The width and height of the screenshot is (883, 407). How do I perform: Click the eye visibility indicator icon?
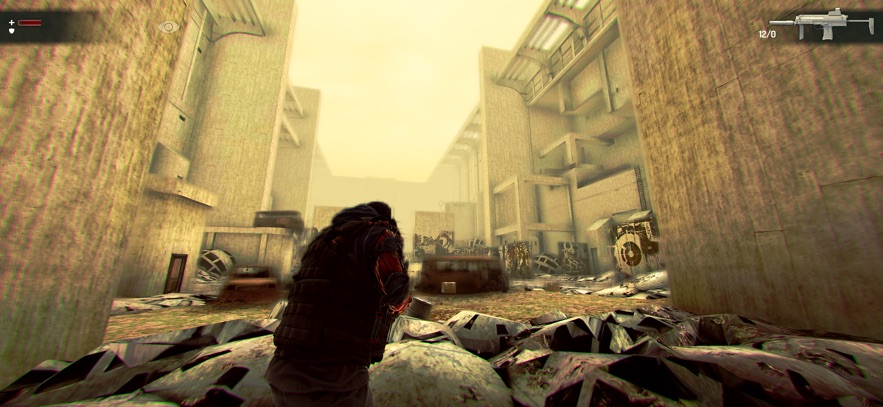click(x=169, y=27)
